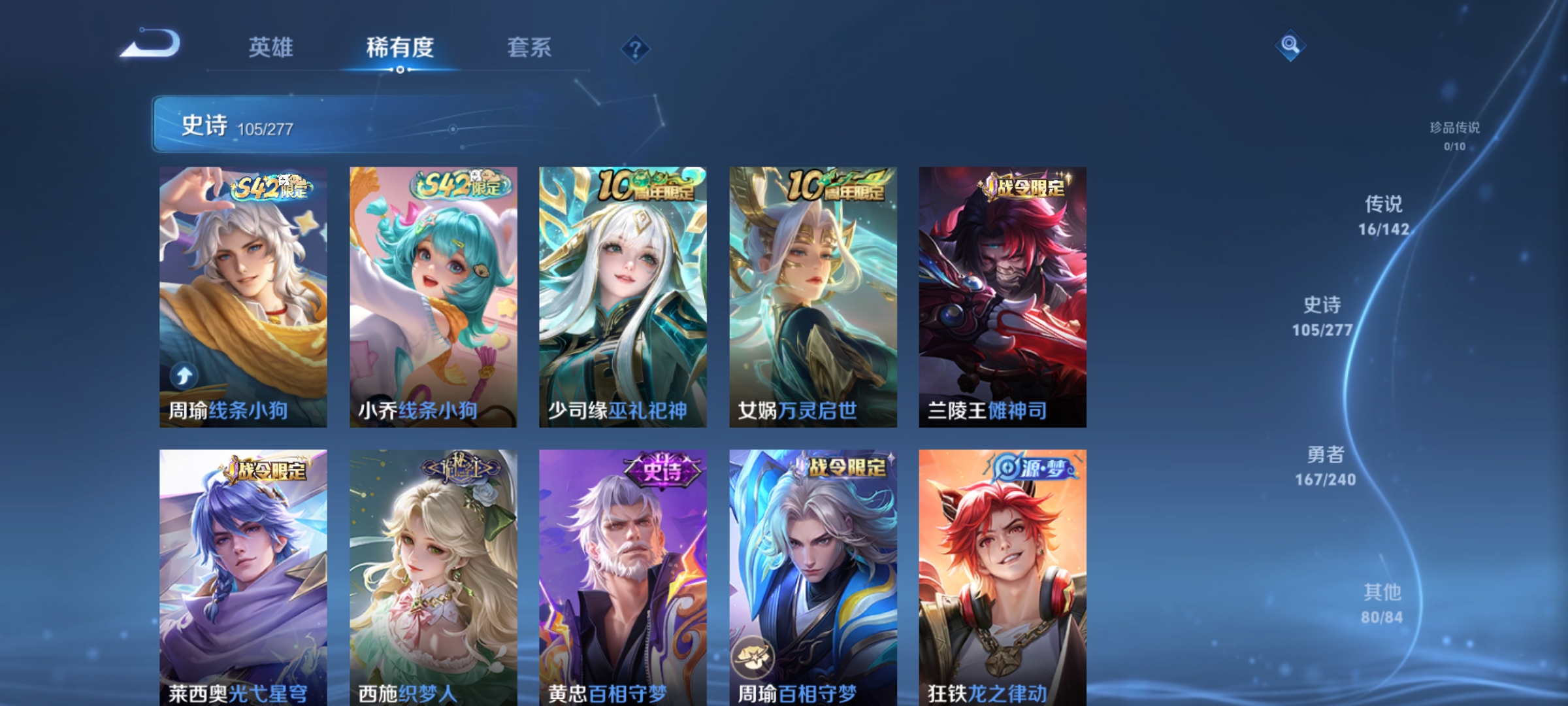This screenshot has width=1568, height=706.
Task: Open the 少司缘巫礼祀神 skin thumbnail
Action: (x=624, y=294)
